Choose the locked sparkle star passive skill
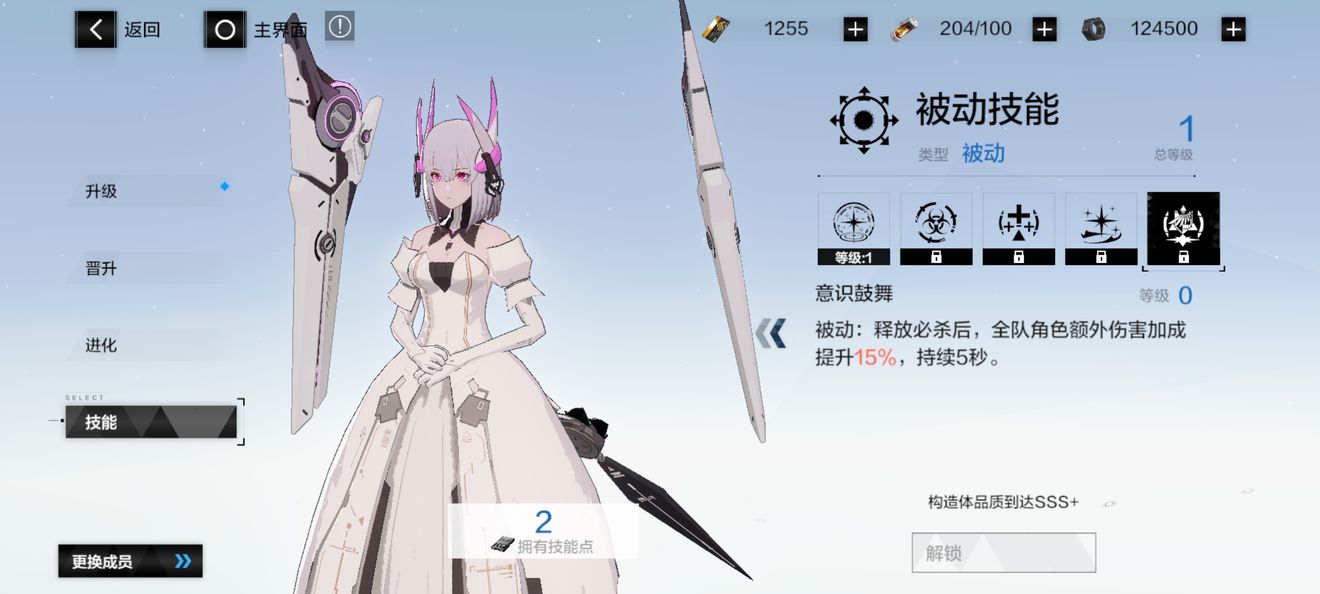This screenshot has width=1320, height=594. [x=1101, y=229]
